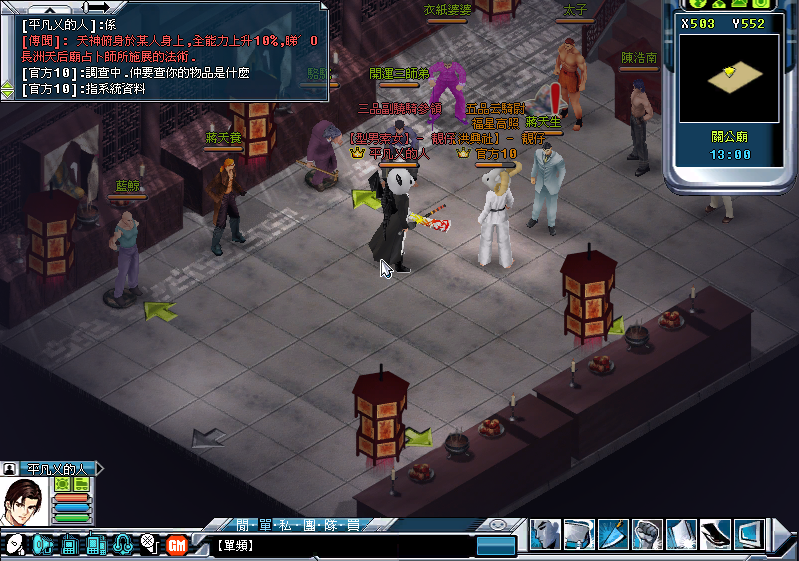This screenshot has width=799, height=561.
Task: Click the mobile phone icon in bottom bar
Action: tap(95, 545)
